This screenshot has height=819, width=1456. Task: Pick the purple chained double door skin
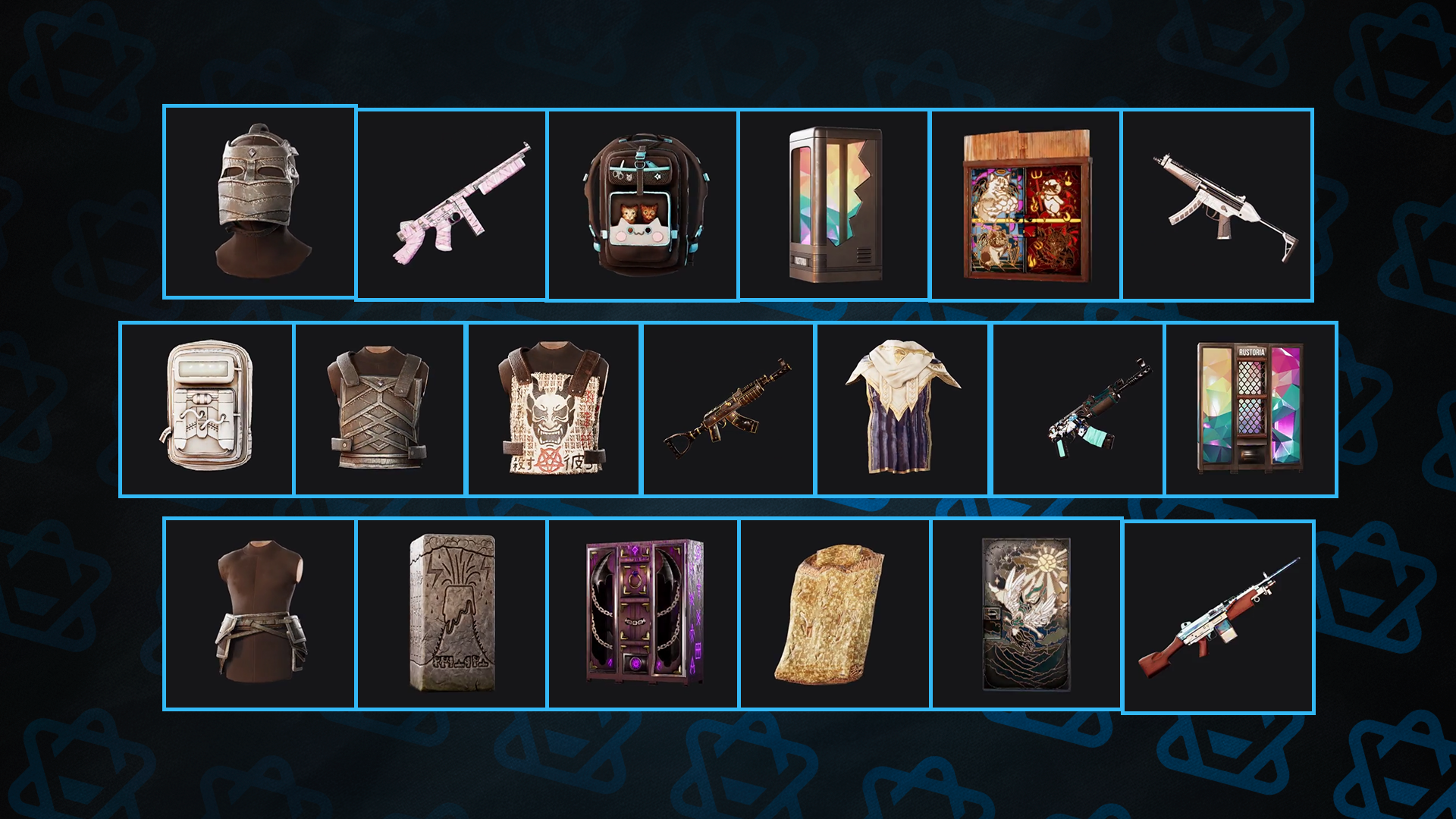(x=643, y=613)
